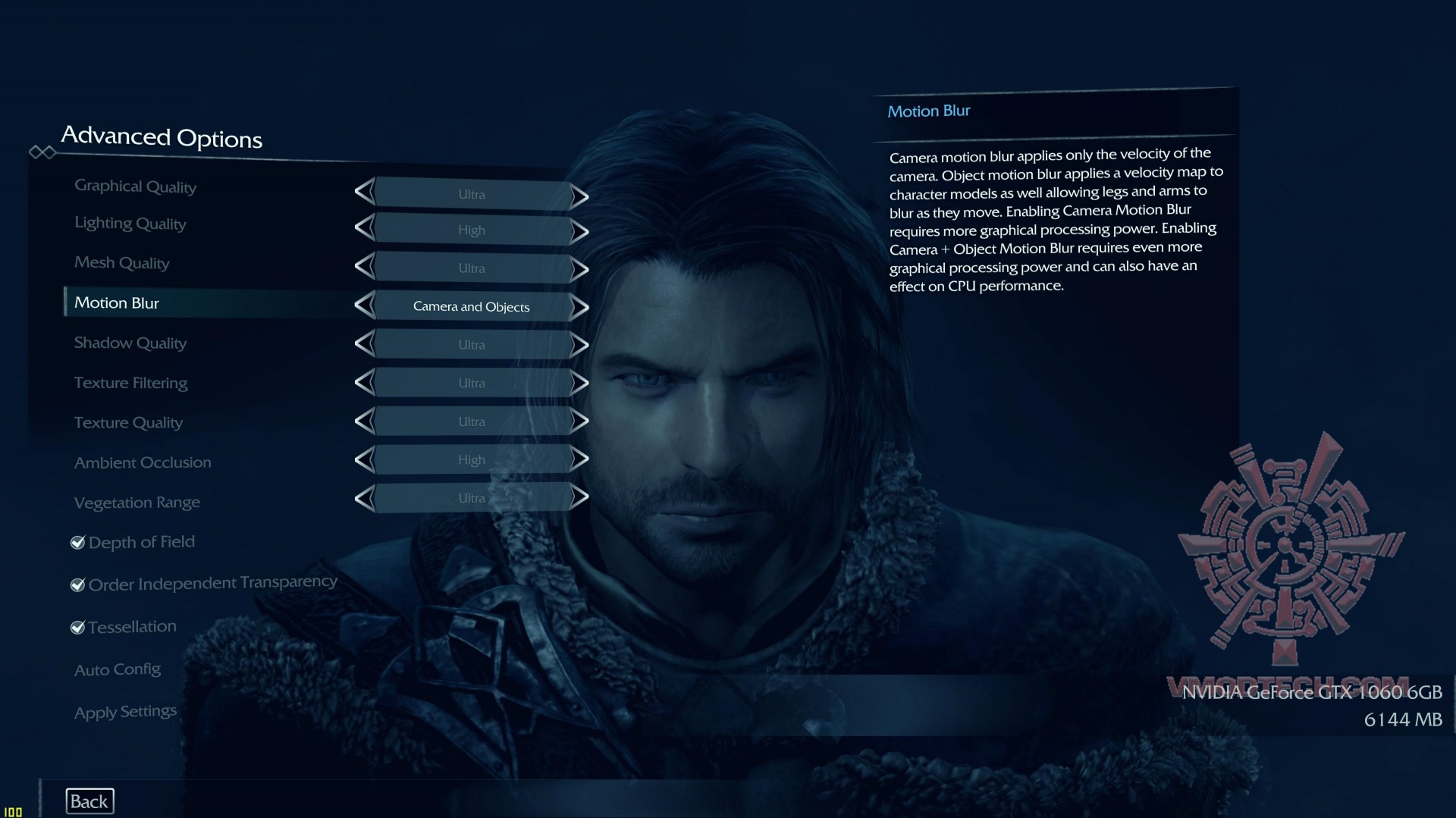Click right arrow beside Ambient Occlusion
Image resolution: width=1456 pixels, height=818 pixels.
pos(578,459)
